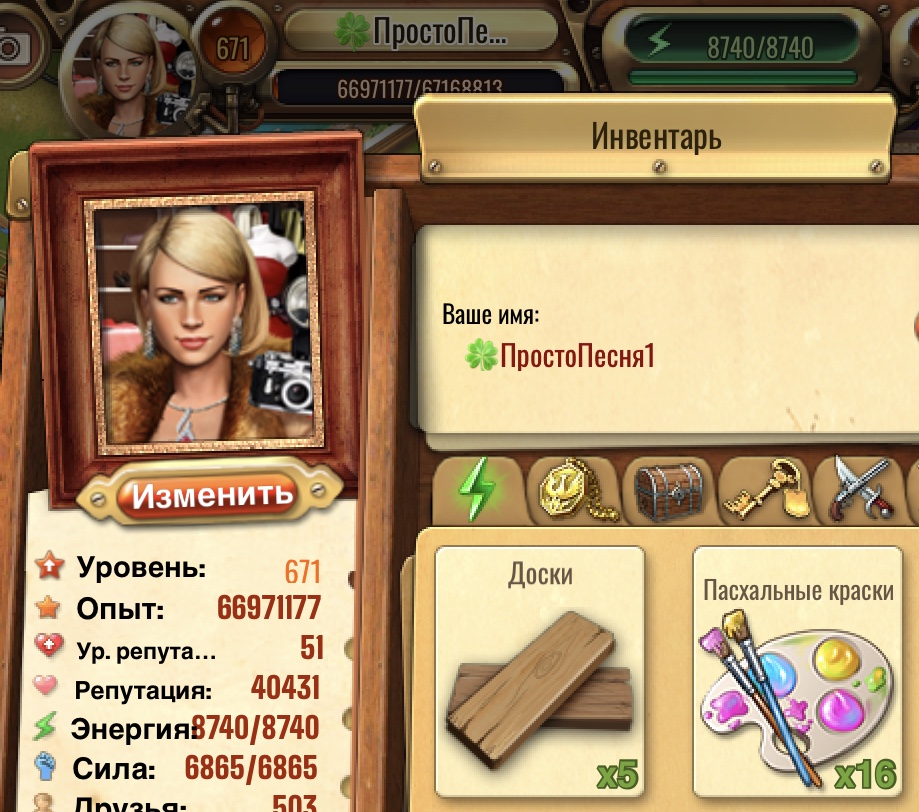
Task: Click the round player avatar in top bar
Action: point(127,71)
